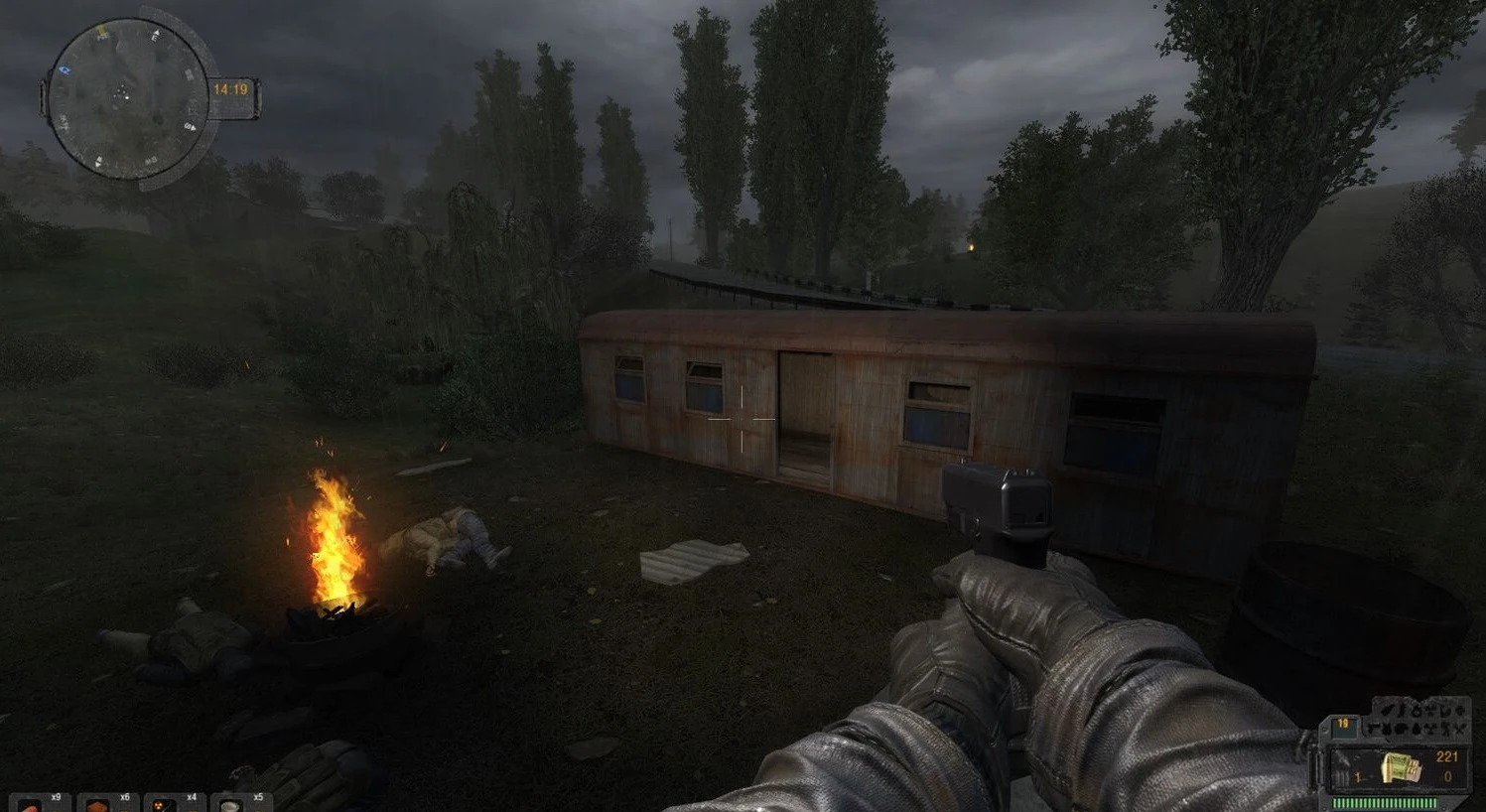Click the blue marker on the minimap
Viewport: 1486px width, 812px height.
coord(67,71)
